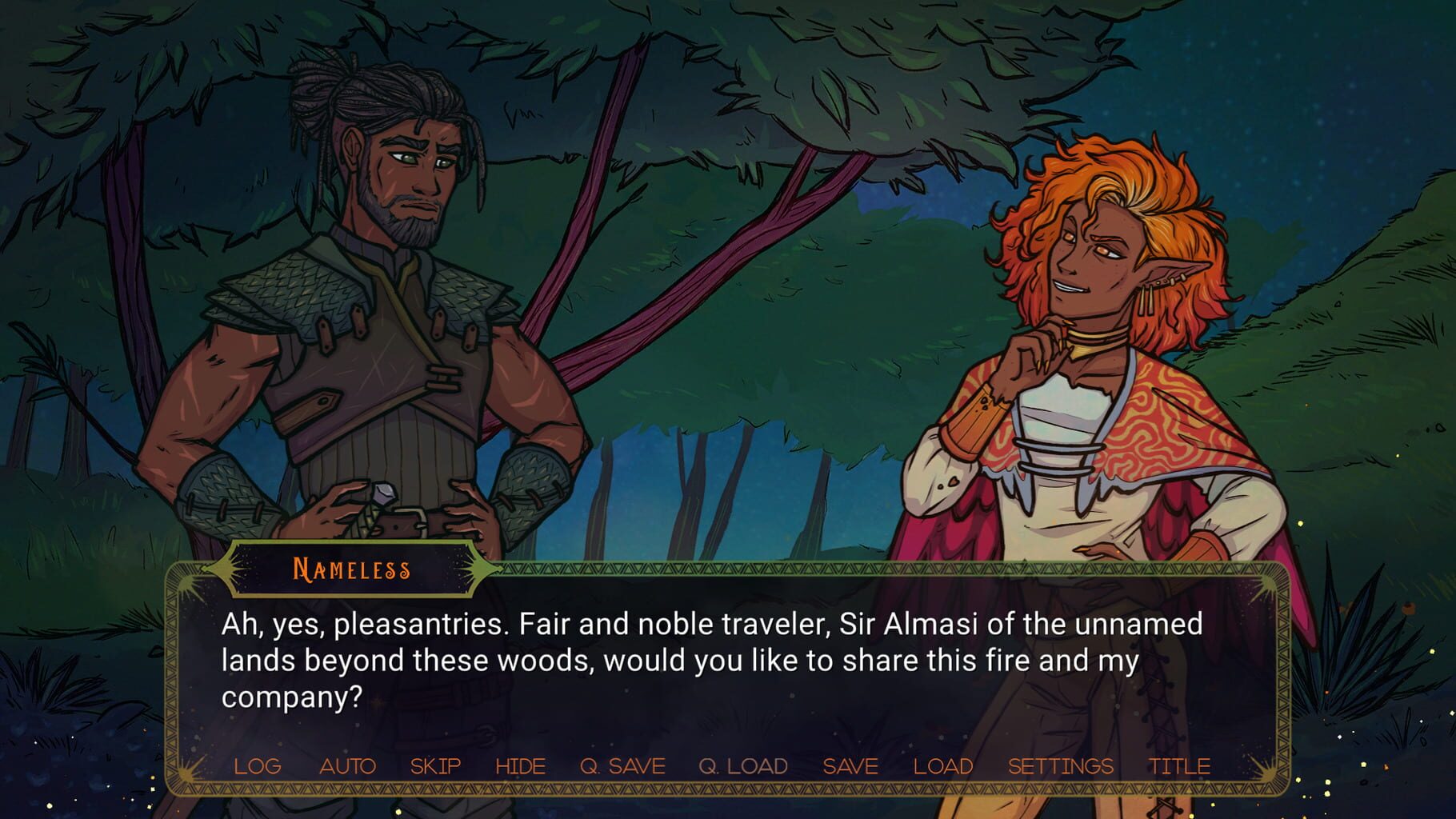The width and height of the screenshot is (1456, 819).
Task: Perform a Q. SAVE quick save
Action: 623,765
